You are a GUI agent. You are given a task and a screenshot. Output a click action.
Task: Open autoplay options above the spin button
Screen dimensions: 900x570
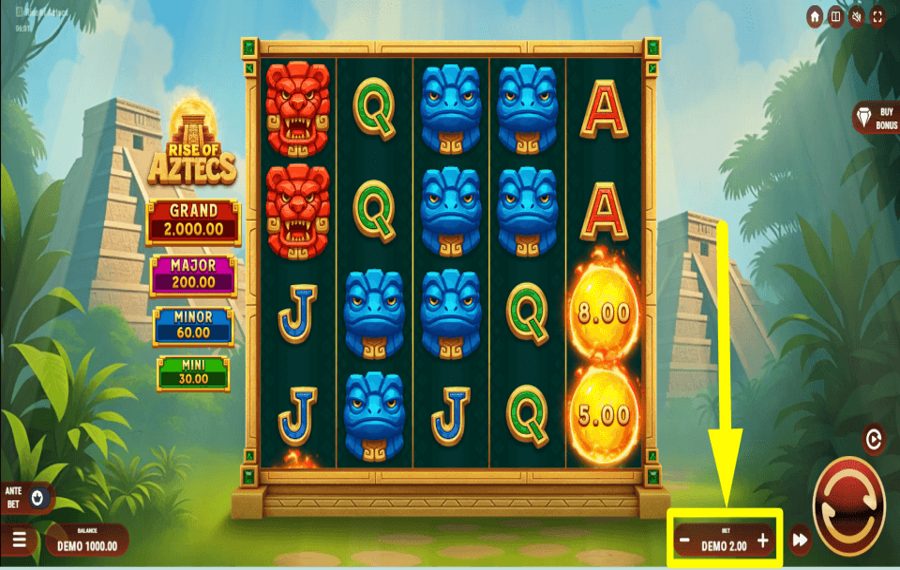873,439
